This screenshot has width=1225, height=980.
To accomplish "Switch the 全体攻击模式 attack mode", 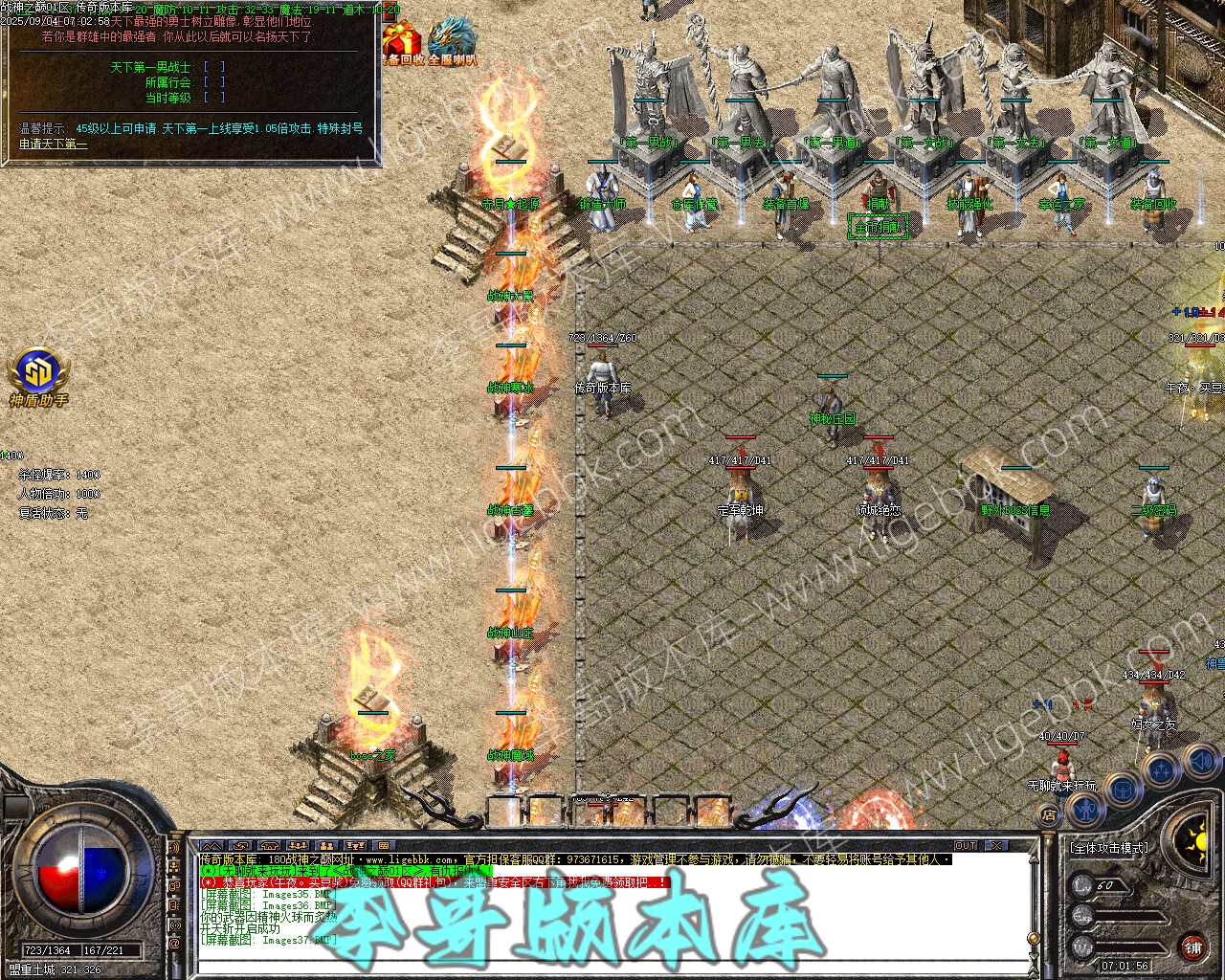I will [x=1109, y=848].
